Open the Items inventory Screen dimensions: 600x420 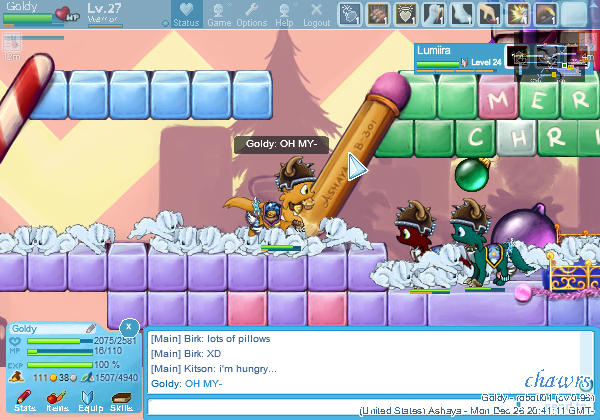[57, 401]
